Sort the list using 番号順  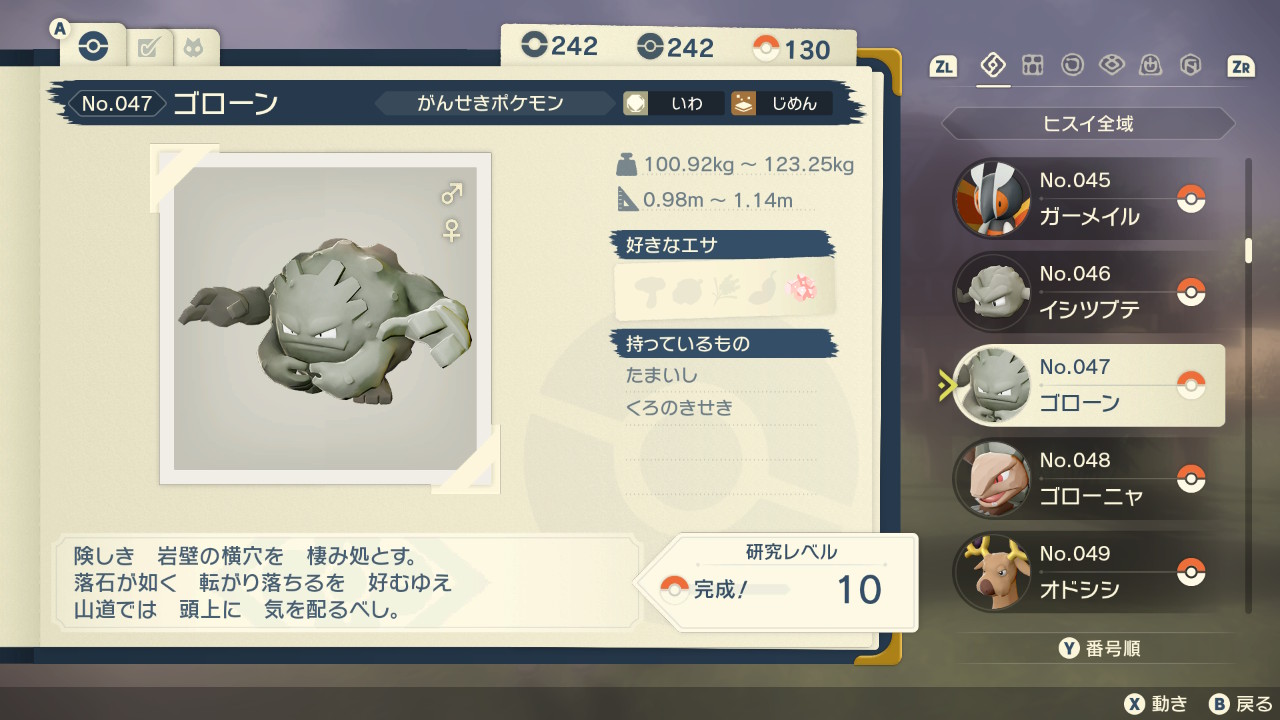tap(1100, 649)
